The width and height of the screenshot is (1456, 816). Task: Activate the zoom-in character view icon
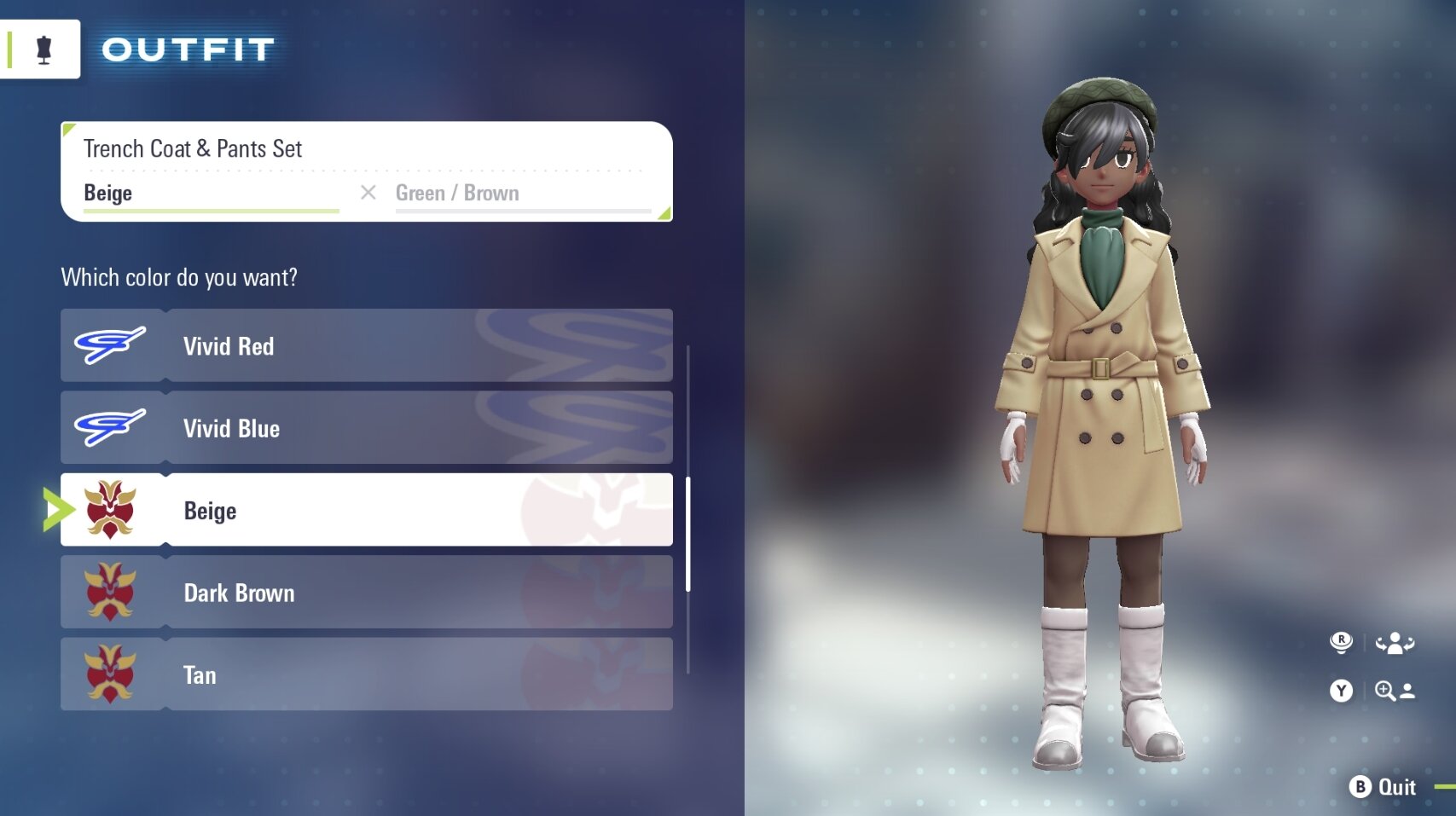click(1394, 691)
